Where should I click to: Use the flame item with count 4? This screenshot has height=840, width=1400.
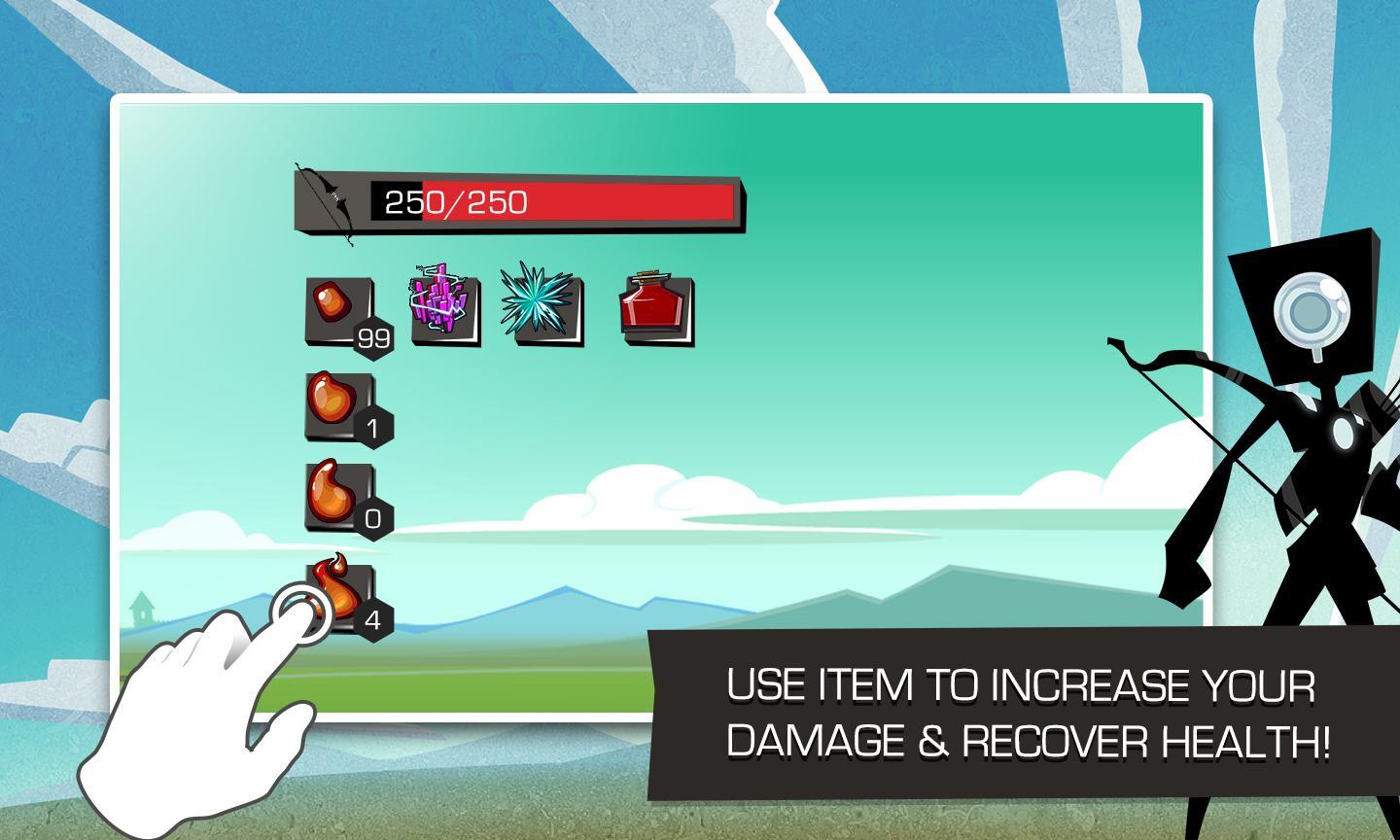[x=340, y=594]
